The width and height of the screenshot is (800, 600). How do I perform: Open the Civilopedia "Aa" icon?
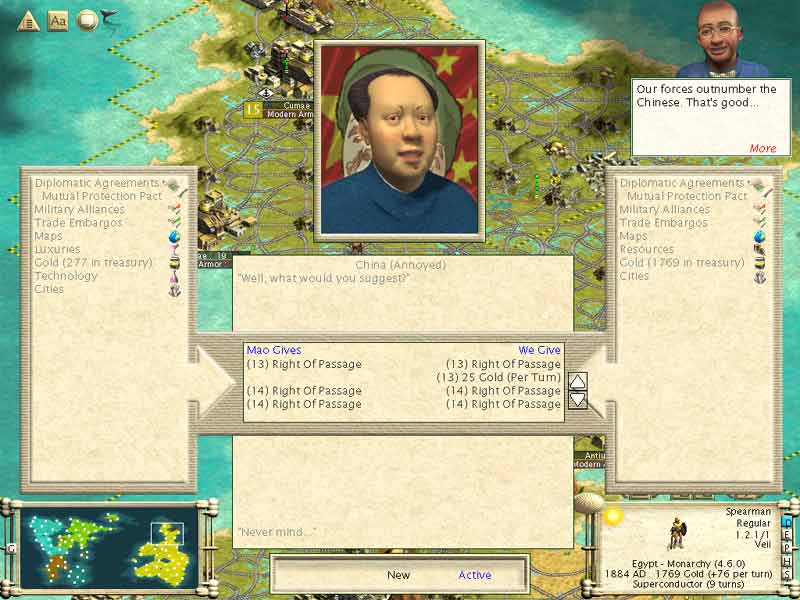point(58,19)
